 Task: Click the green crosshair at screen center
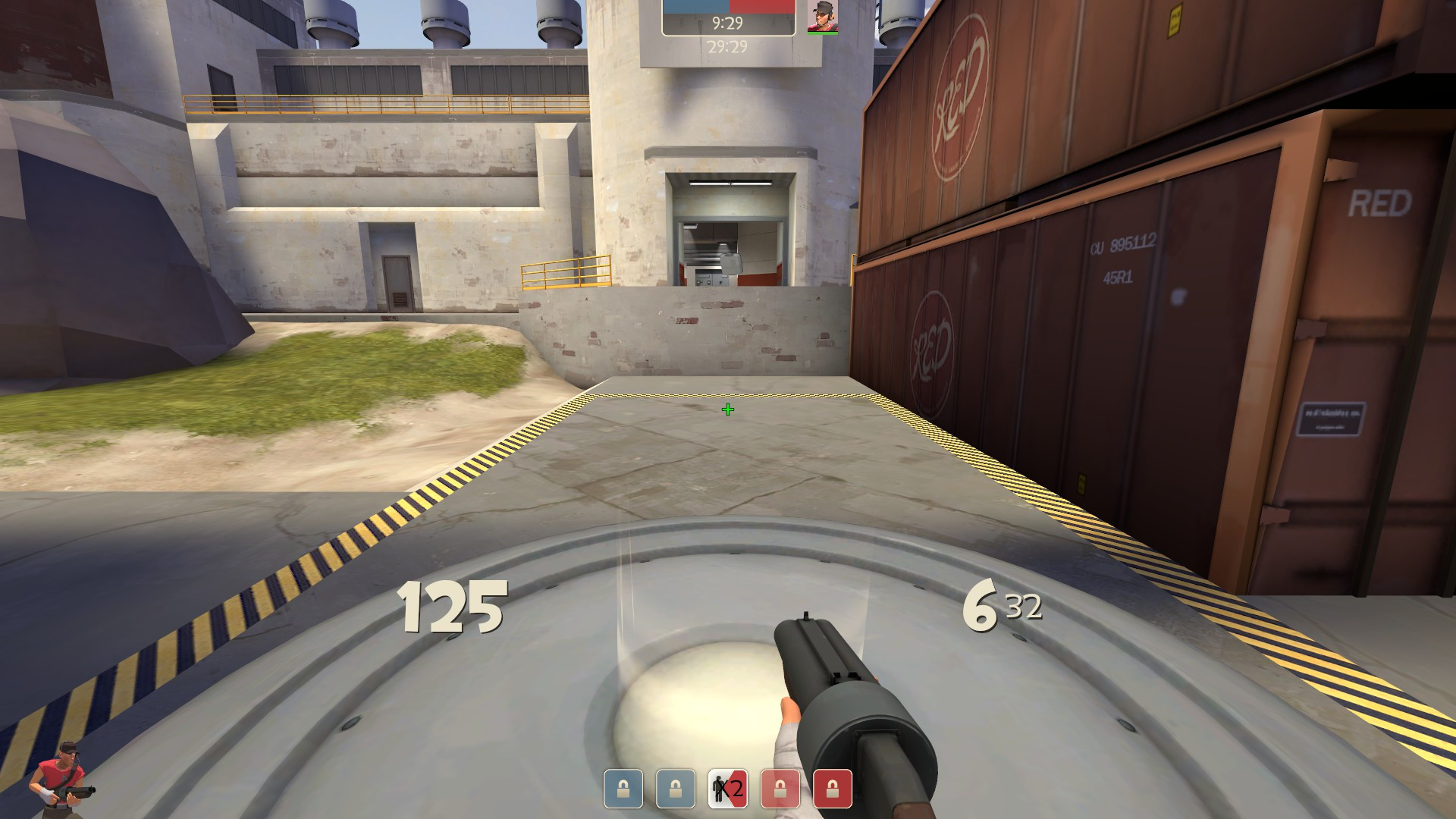coord(728,410)
